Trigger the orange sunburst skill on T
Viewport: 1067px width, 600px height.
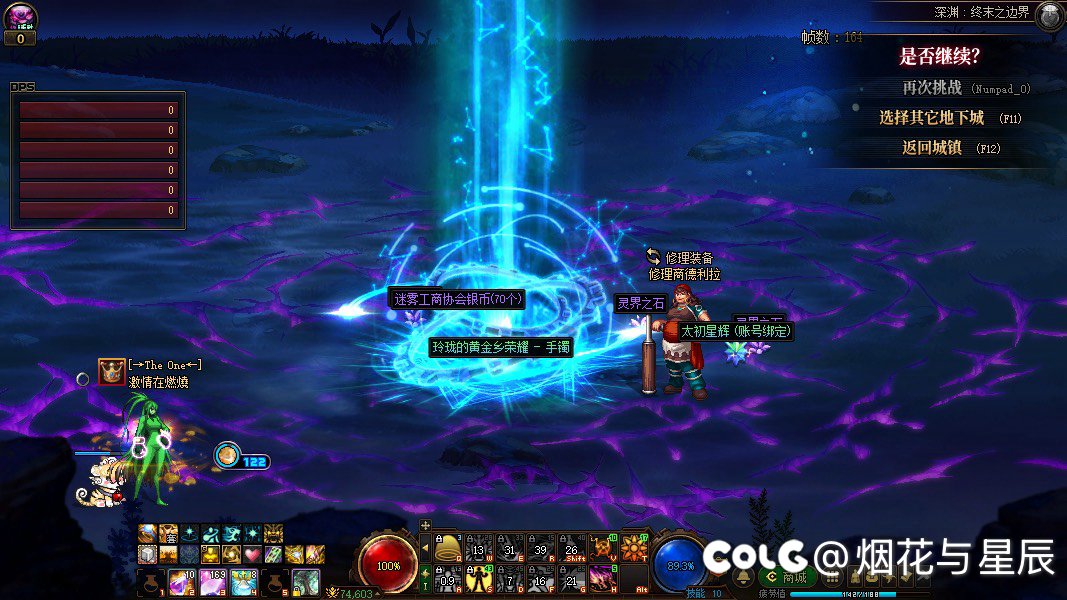pos(634,547)
